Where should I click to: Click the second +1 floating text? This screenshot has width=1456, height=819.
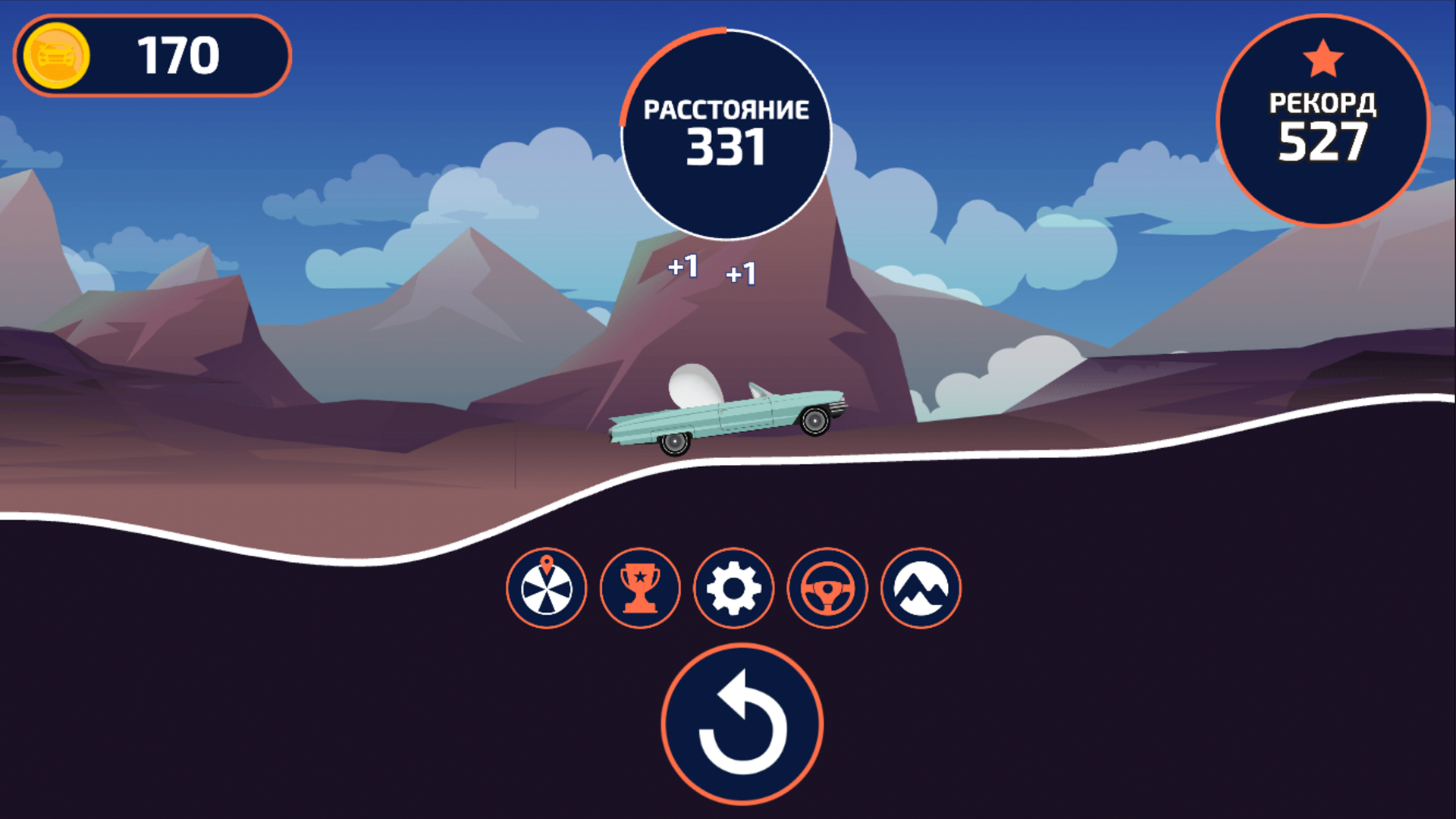click(x=742, y=275)
